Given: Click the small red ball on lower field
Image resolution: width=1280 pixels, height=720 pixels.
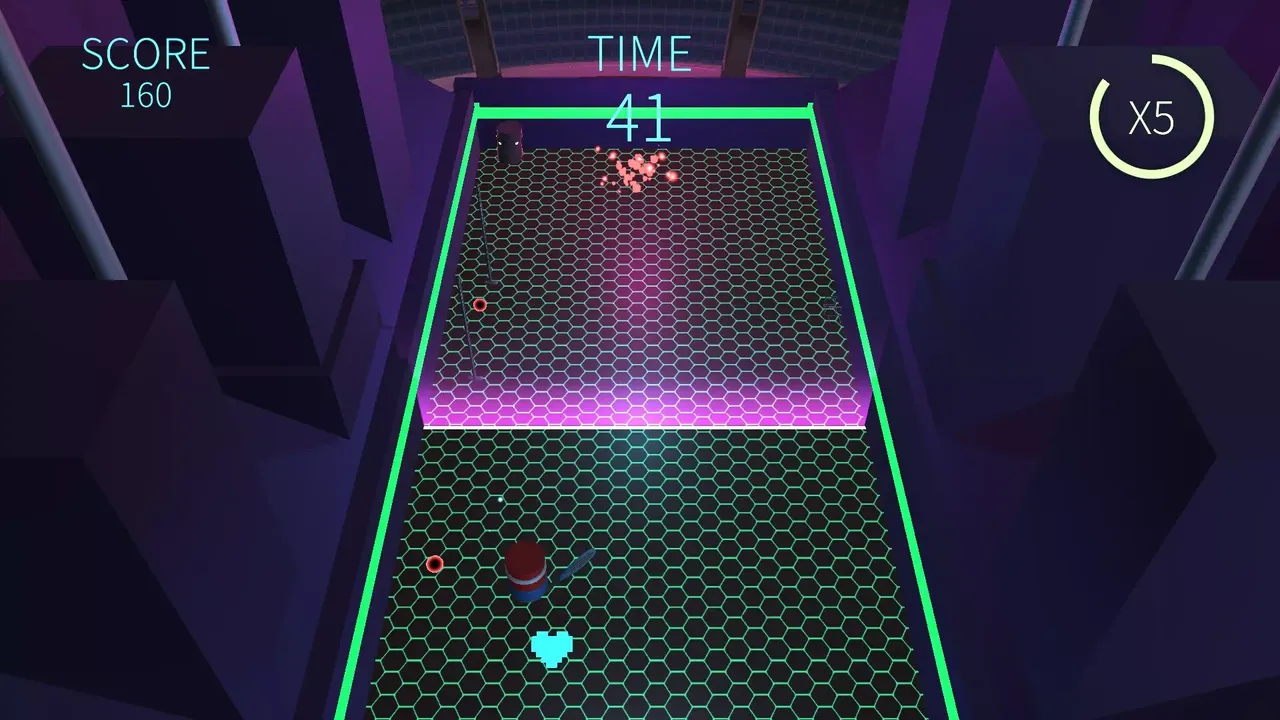Looking at the screenshot, I should (434, 564).
